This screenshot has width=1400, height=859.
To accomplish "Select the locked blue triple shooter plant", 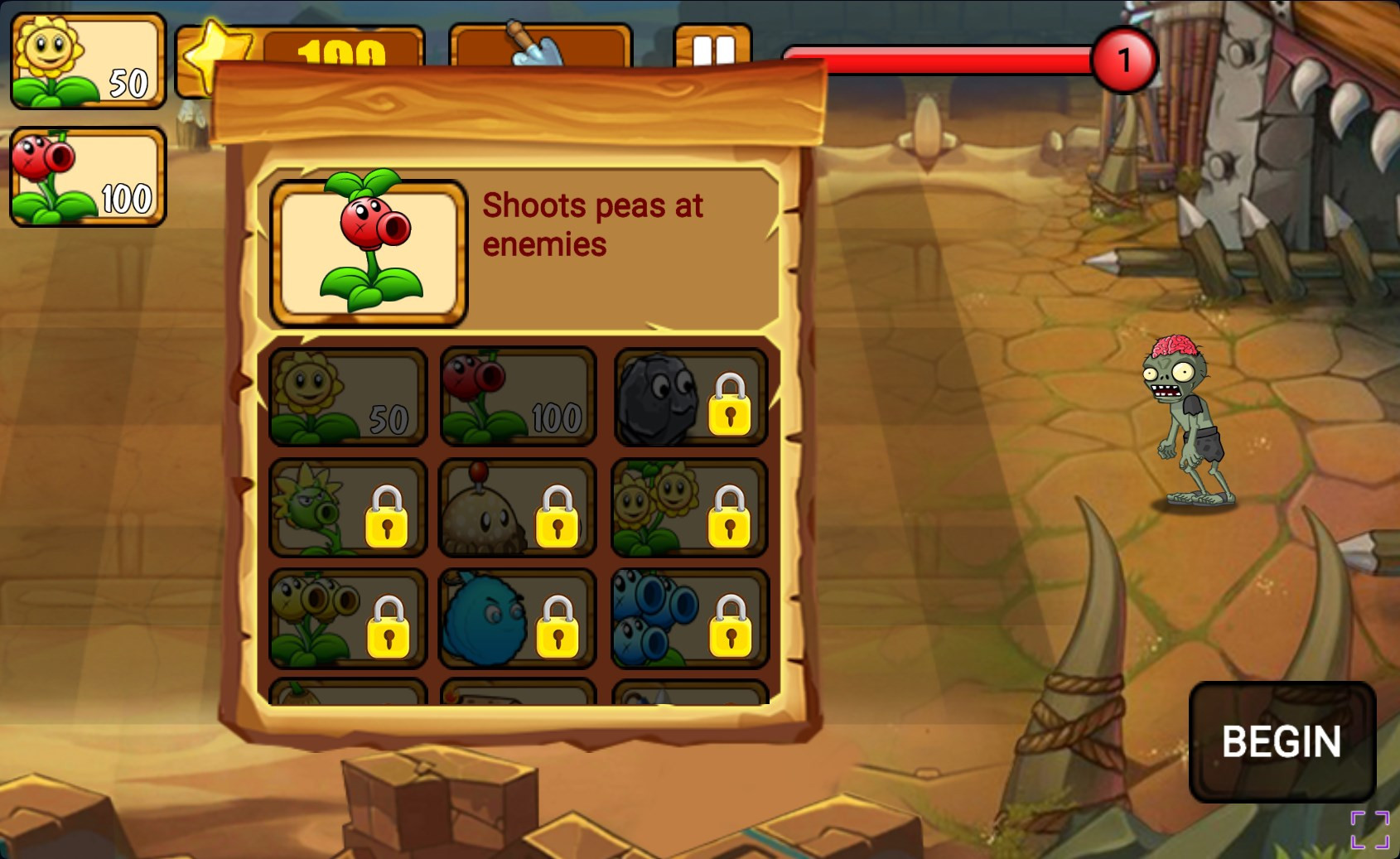I will click(690, 619).
